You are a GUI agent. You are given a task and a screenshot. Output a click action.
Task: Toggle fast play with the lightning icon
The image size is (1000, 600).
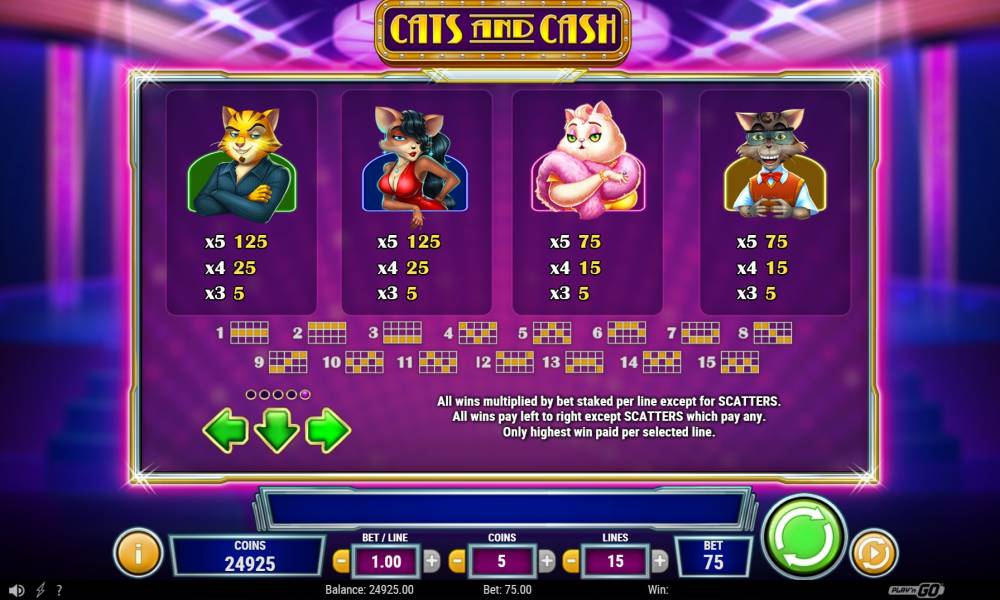39,590
